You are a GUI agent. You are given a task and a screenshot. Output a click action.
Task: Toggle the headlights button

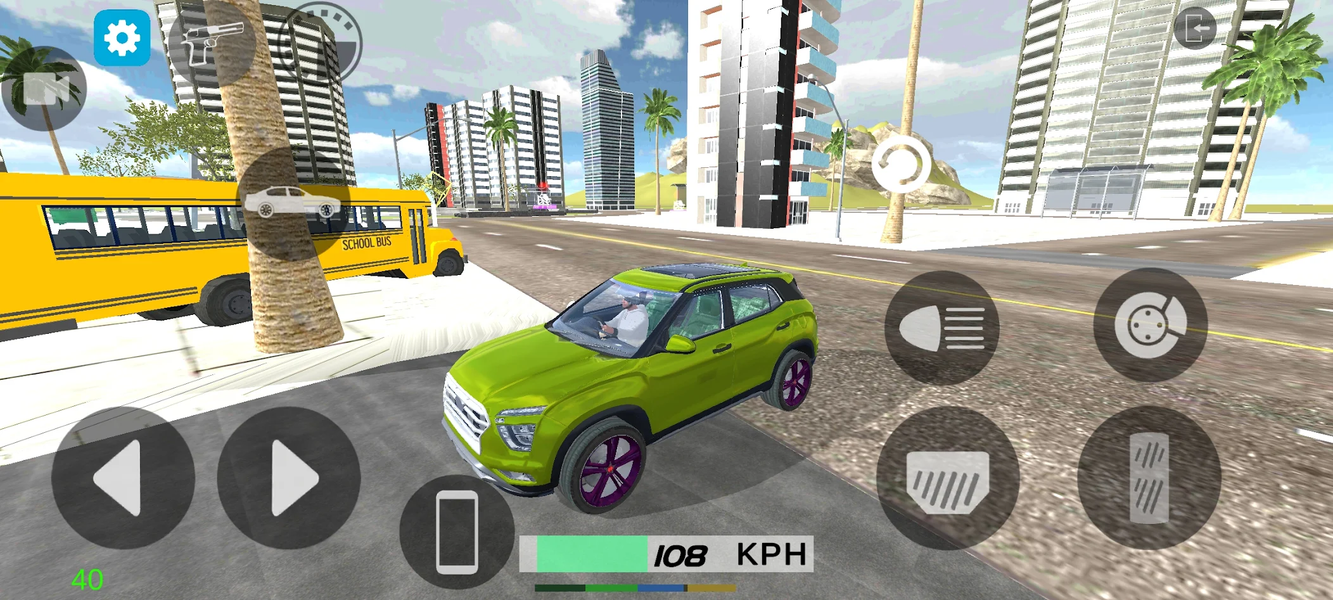941,327
